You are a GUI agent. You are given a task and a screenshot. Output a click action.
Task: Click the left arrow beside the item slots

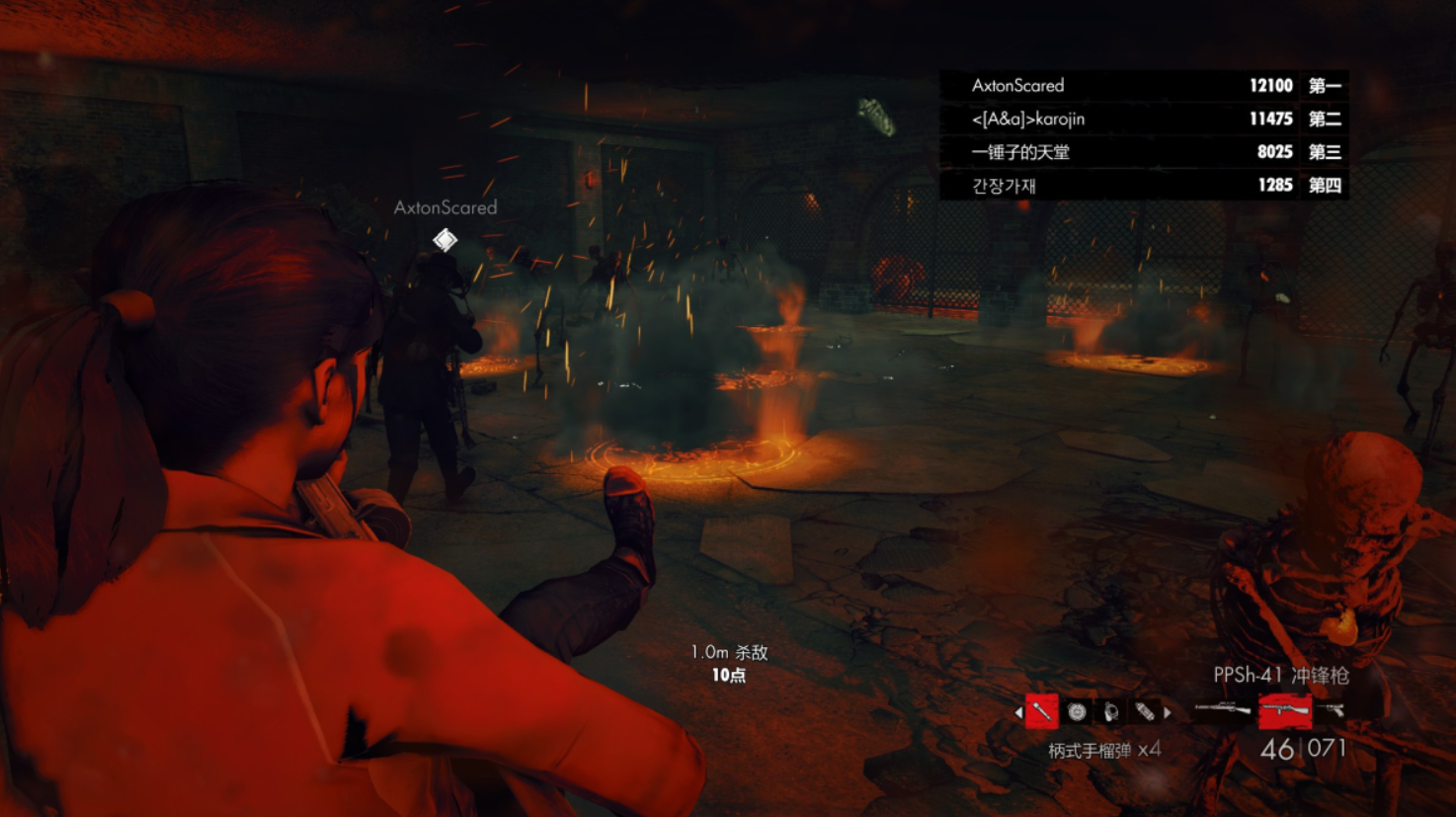(1018, 711)
